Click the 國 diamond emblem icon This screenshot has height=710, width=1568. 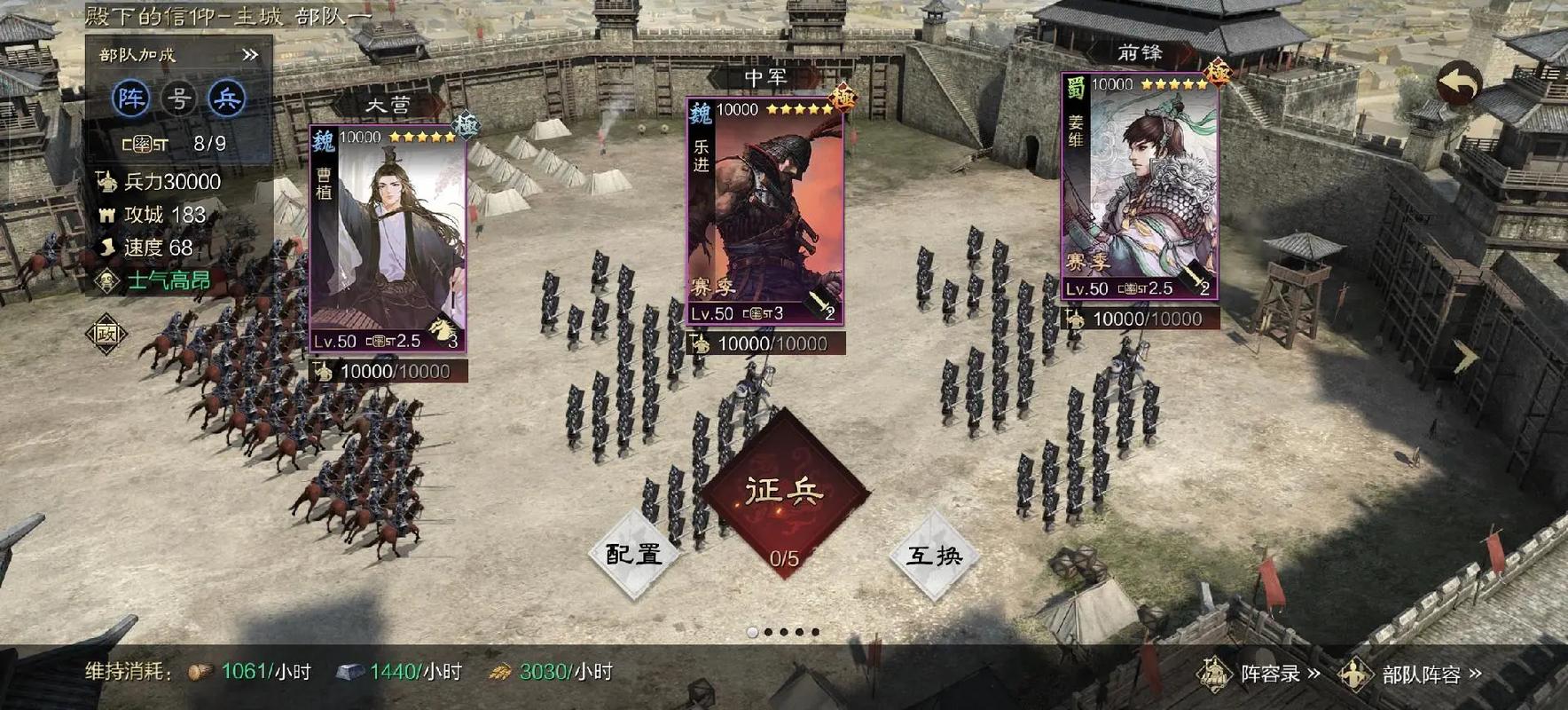[106, 334]
